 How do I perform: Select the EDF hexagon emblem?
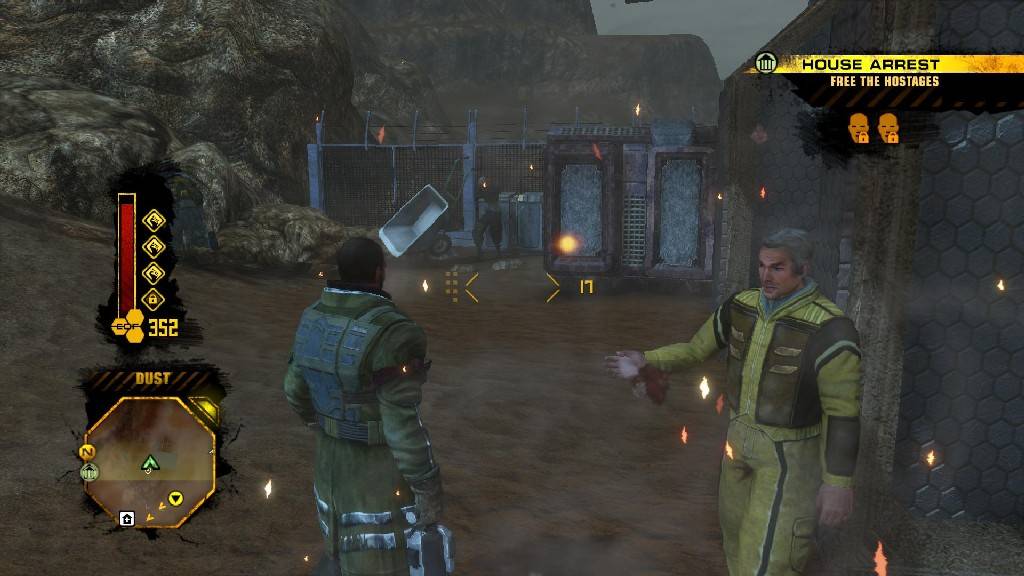129,326
